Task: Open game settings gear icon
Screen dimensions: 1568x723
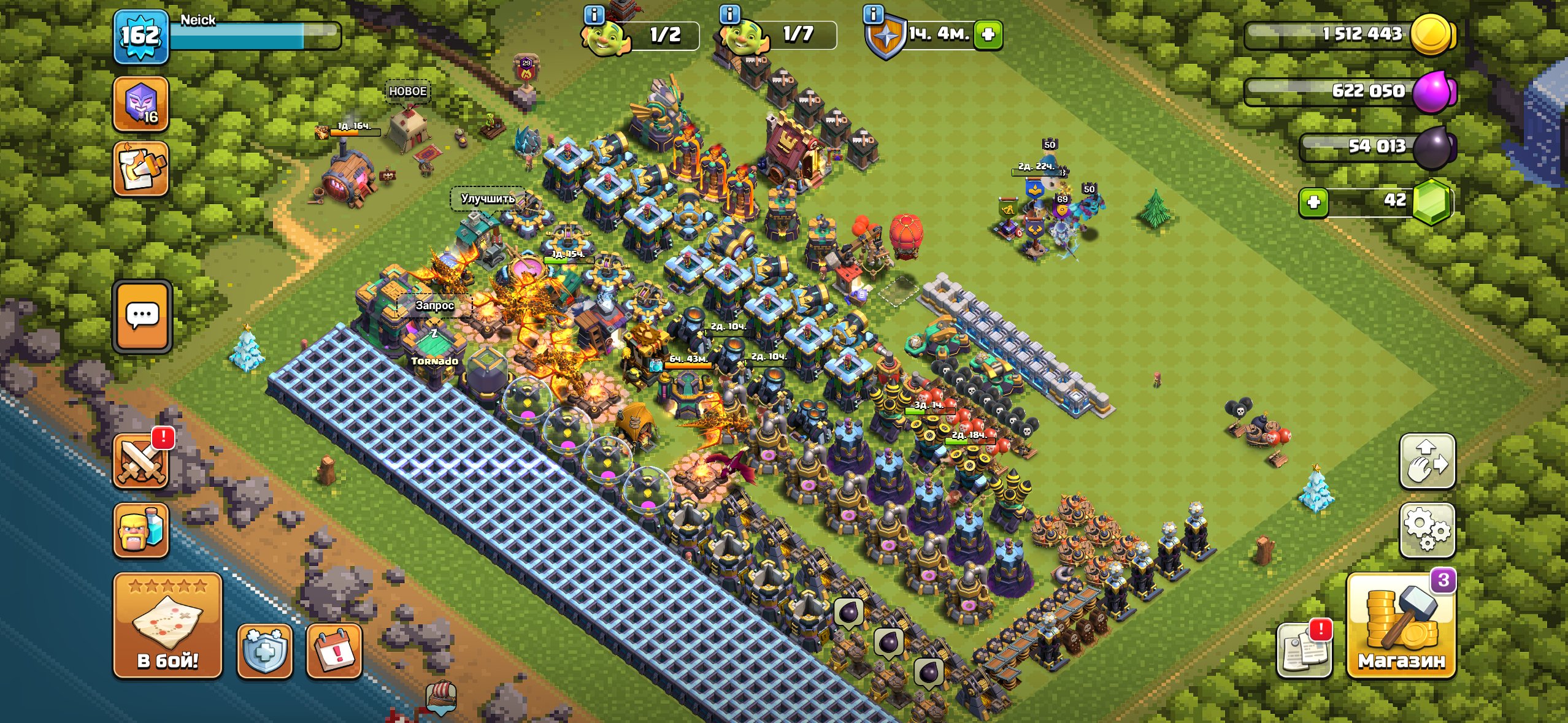Action: click(1427, 530)
